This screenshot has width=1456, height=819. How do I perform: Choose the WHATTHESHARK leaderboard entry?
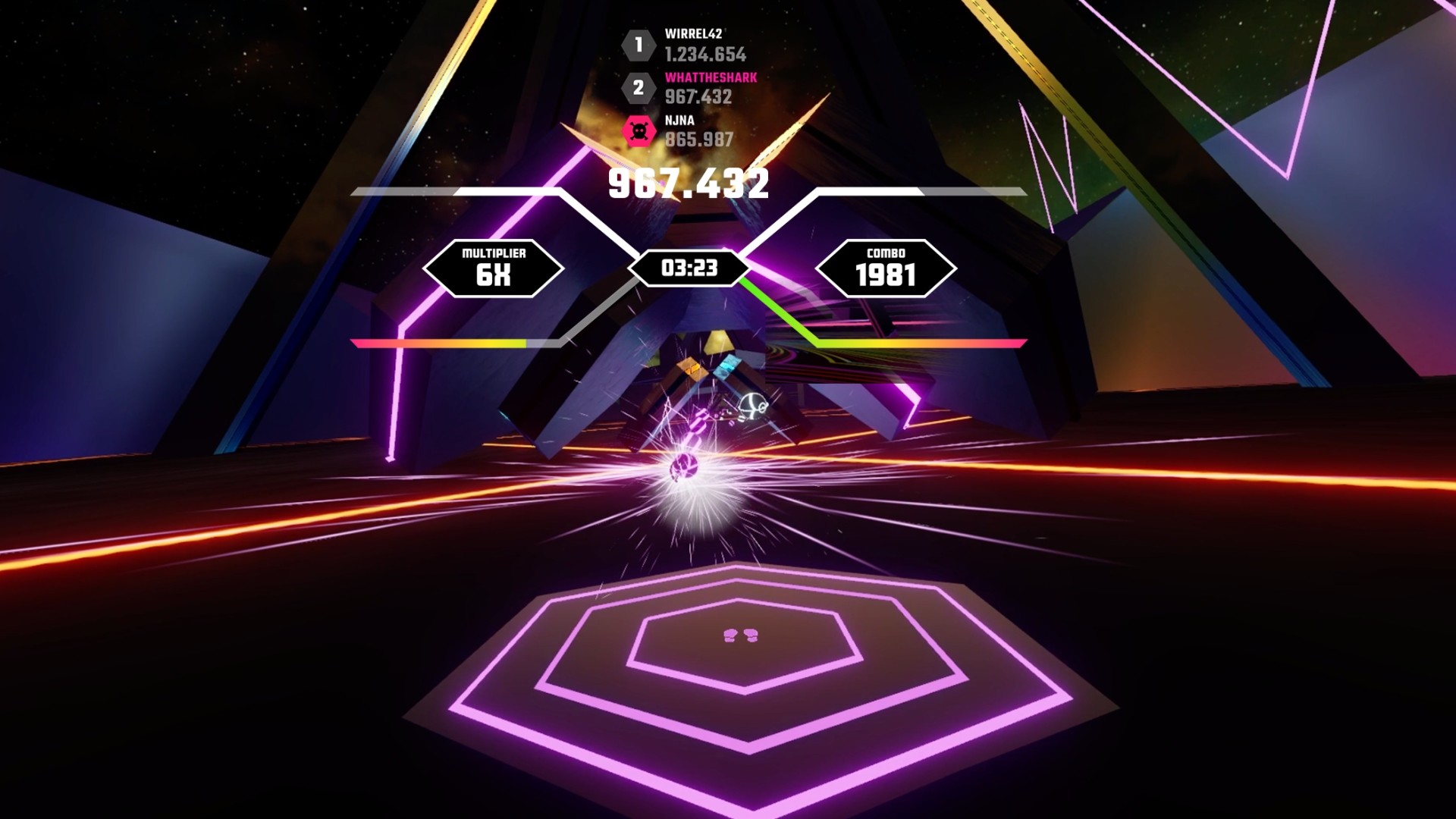click(689, 88)
